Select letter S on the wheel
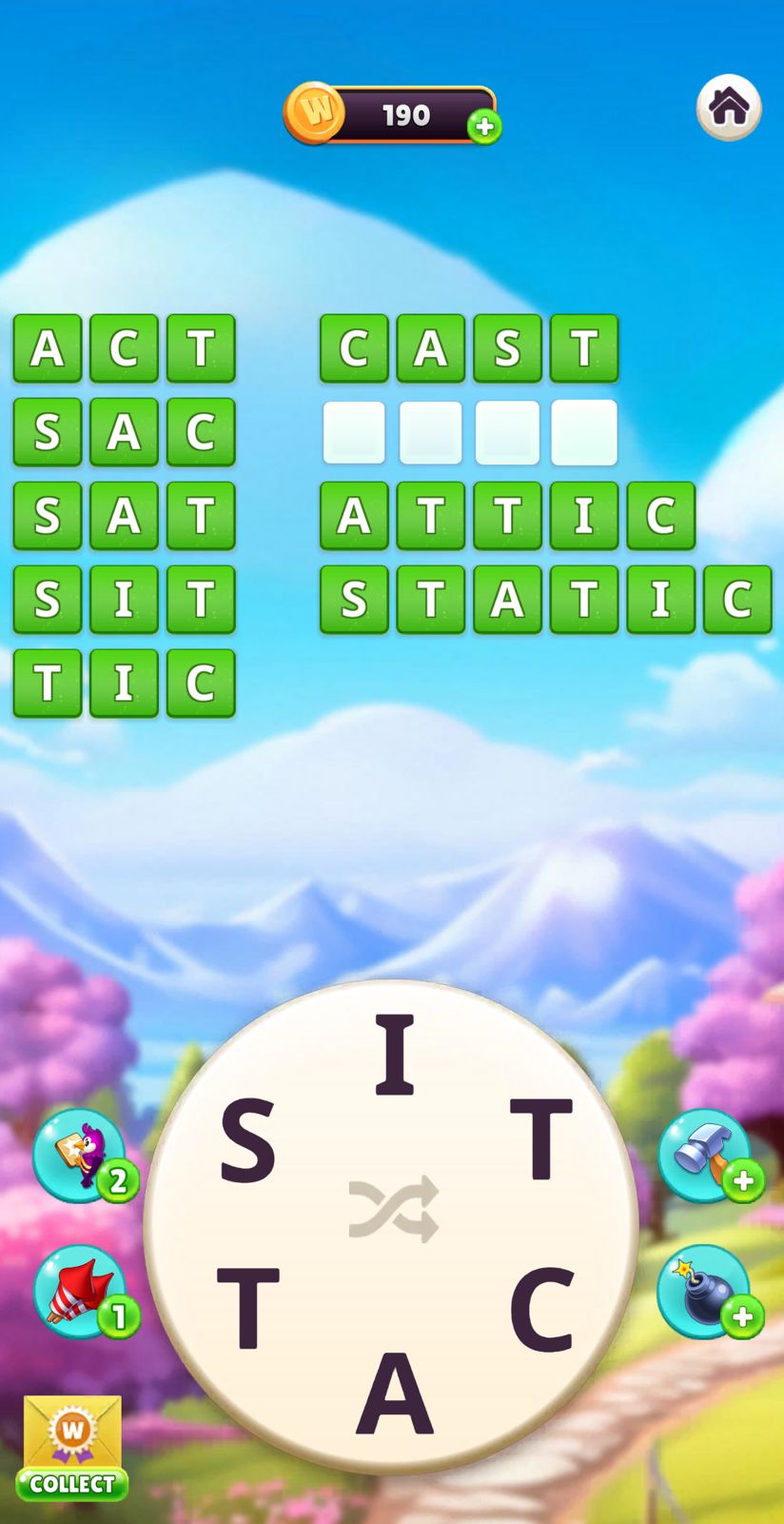 point(247,1139)
